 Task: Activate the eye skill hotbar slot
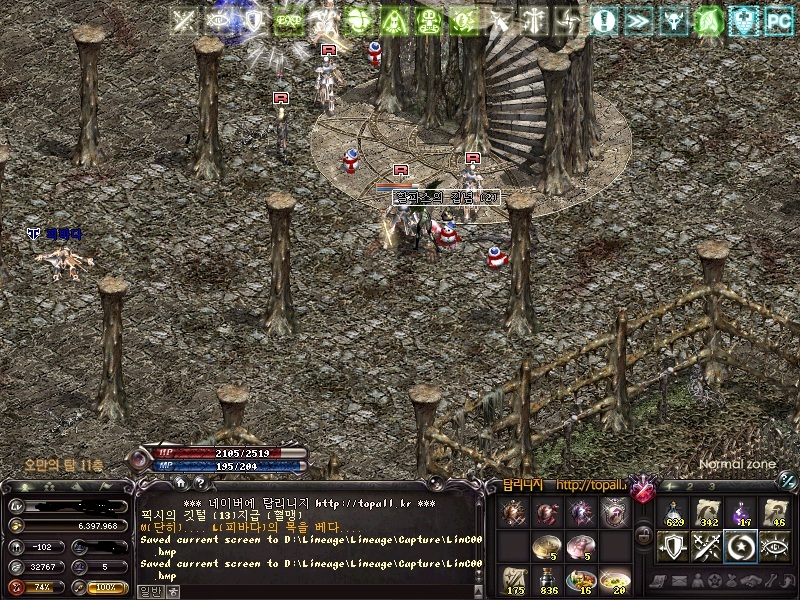777,546
